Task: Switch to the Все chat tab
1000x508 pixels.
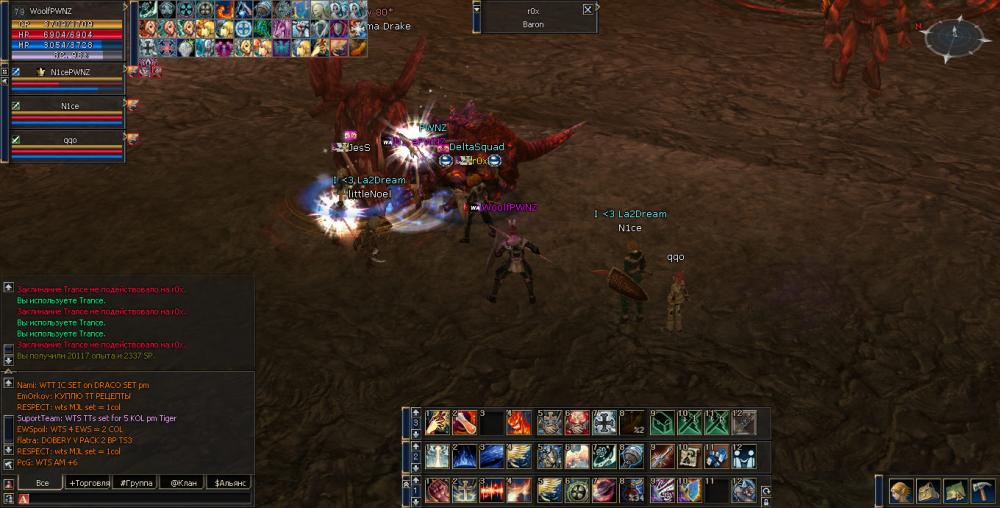Action: click(x=41, y=483)
